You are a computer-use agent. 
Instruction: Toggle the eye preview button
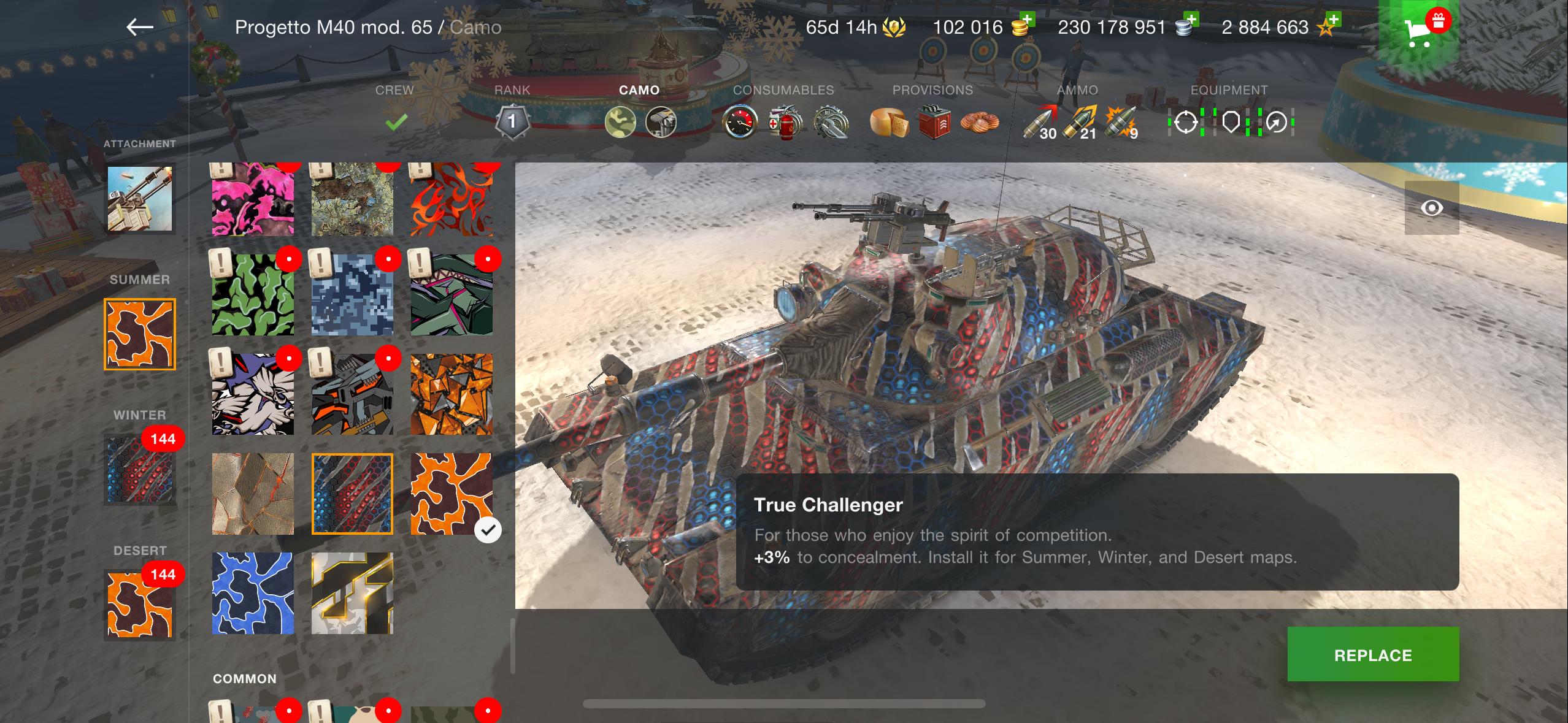[x=1432, y=208]
